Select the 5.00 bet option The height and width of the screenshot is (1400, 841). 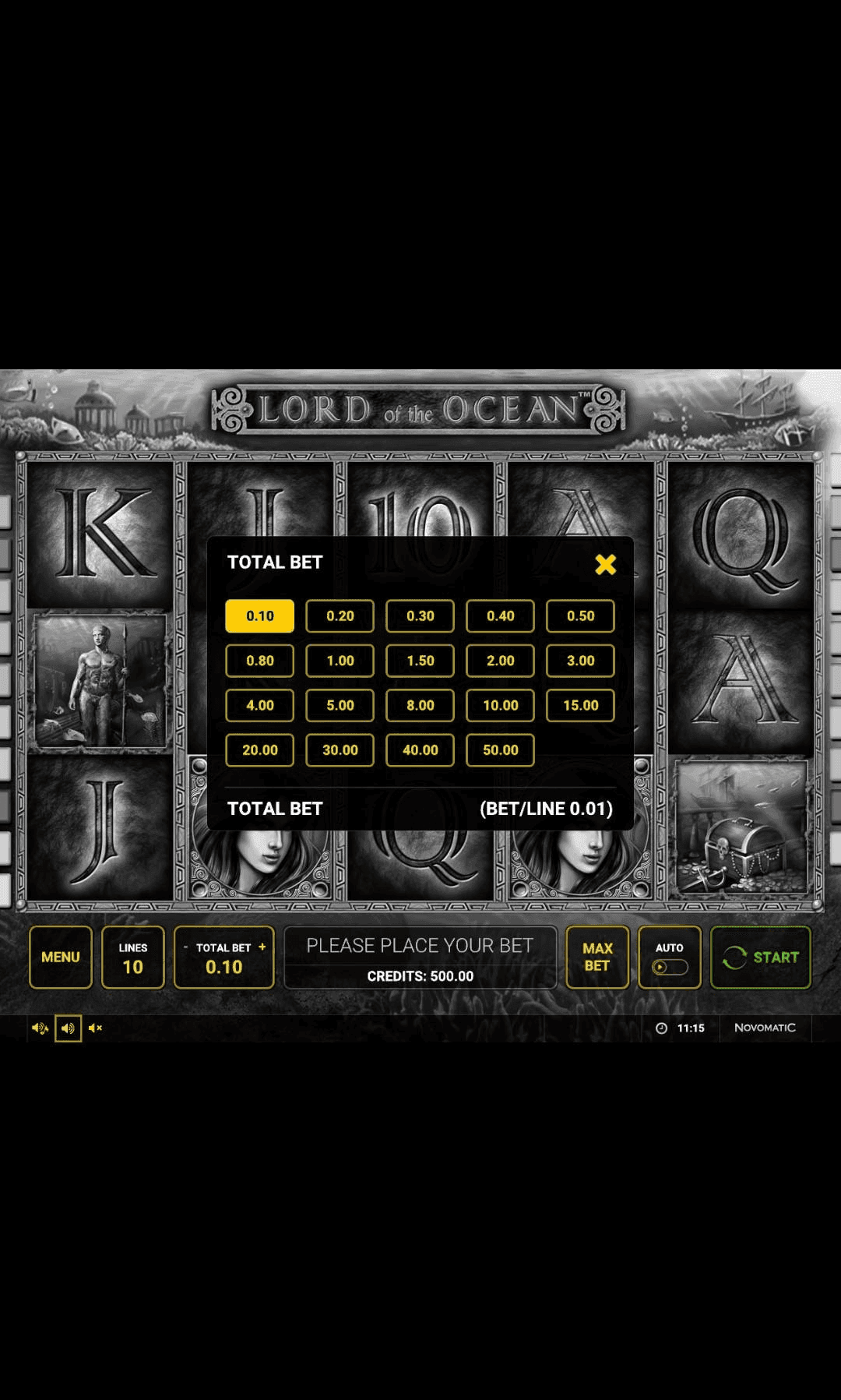(x=340, y=705)
